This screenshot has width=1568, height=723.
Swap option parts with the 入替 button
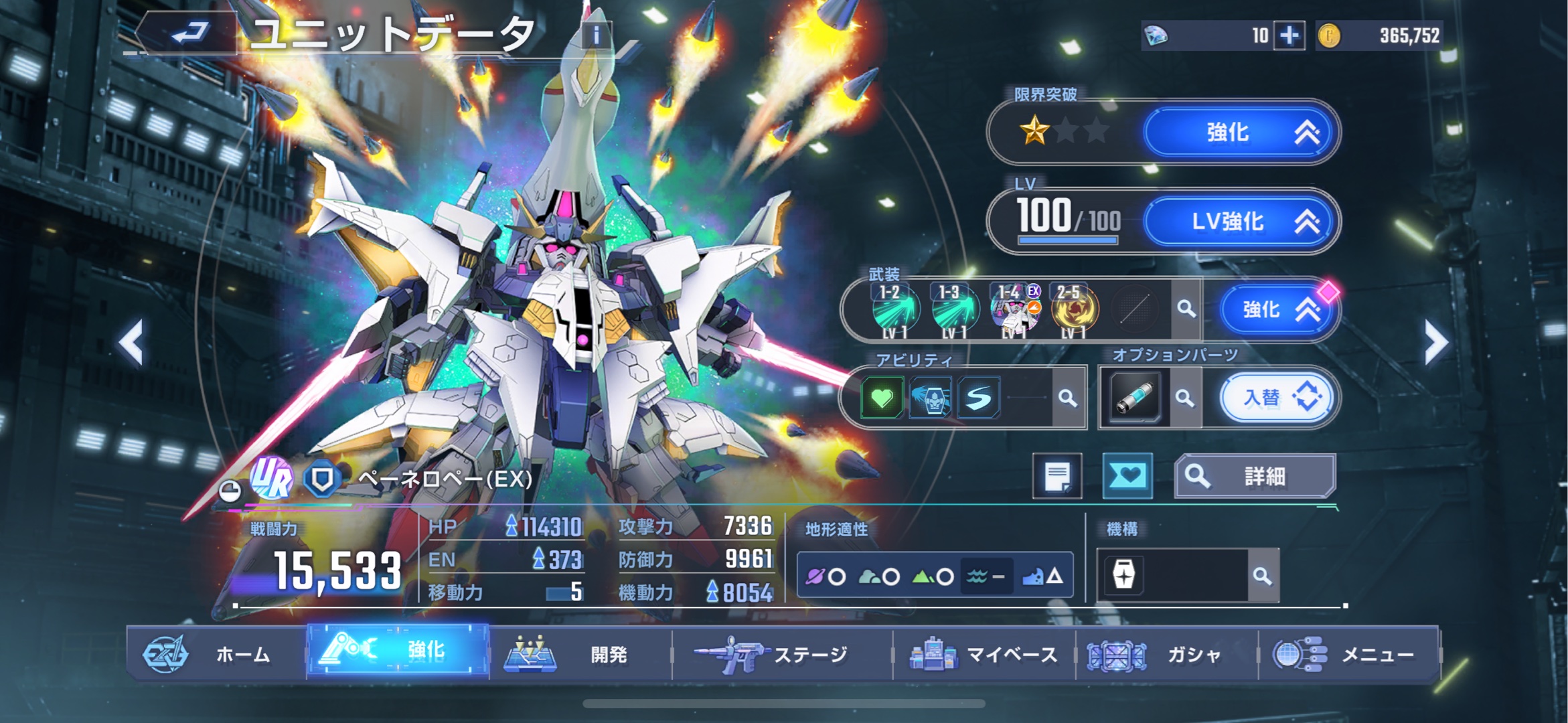(1277, 398)
